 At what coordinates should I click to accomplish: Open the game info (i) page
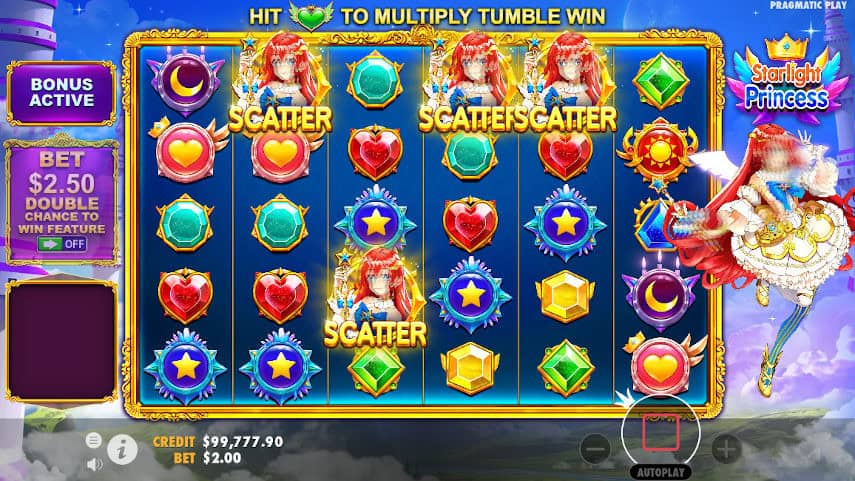coord(122,450)
